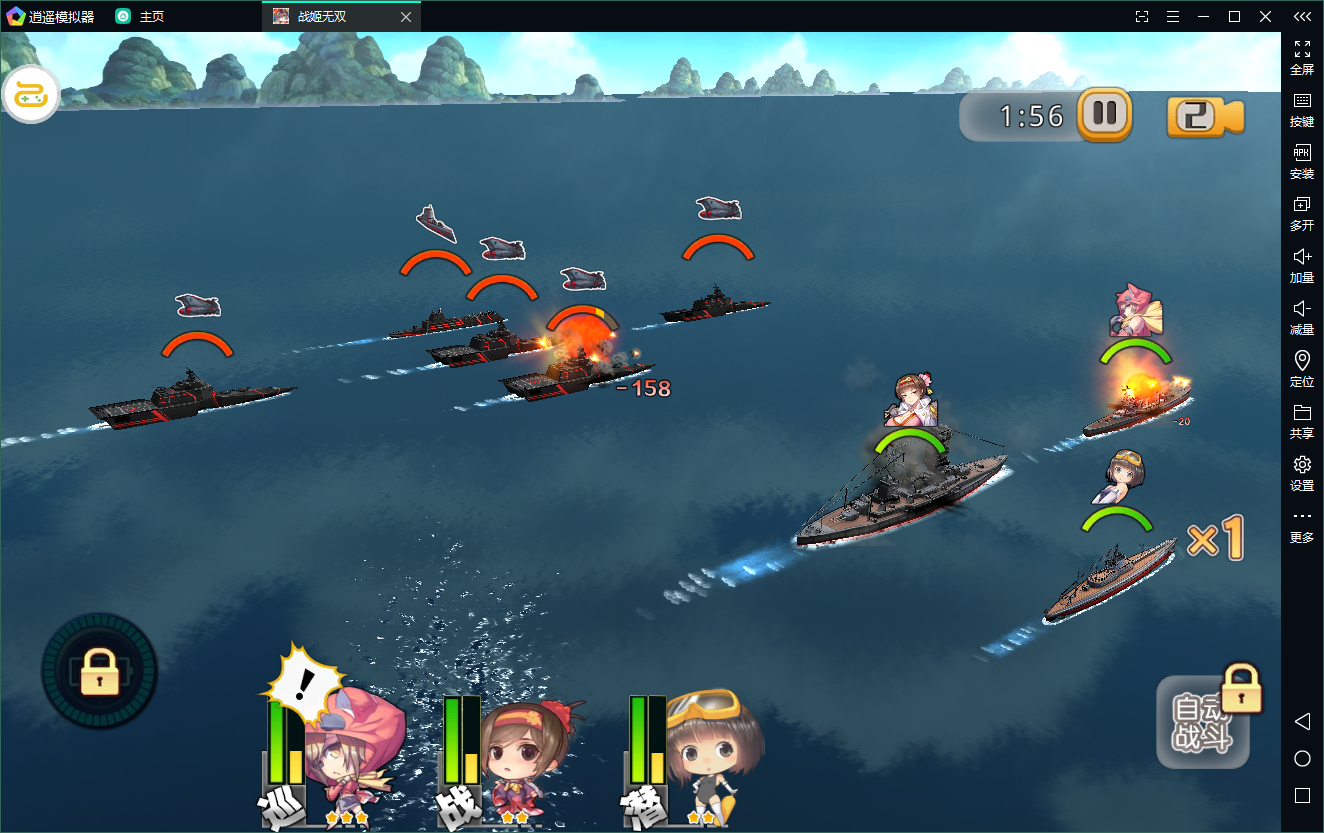Switch to the emulator home tab

point(140,17)
